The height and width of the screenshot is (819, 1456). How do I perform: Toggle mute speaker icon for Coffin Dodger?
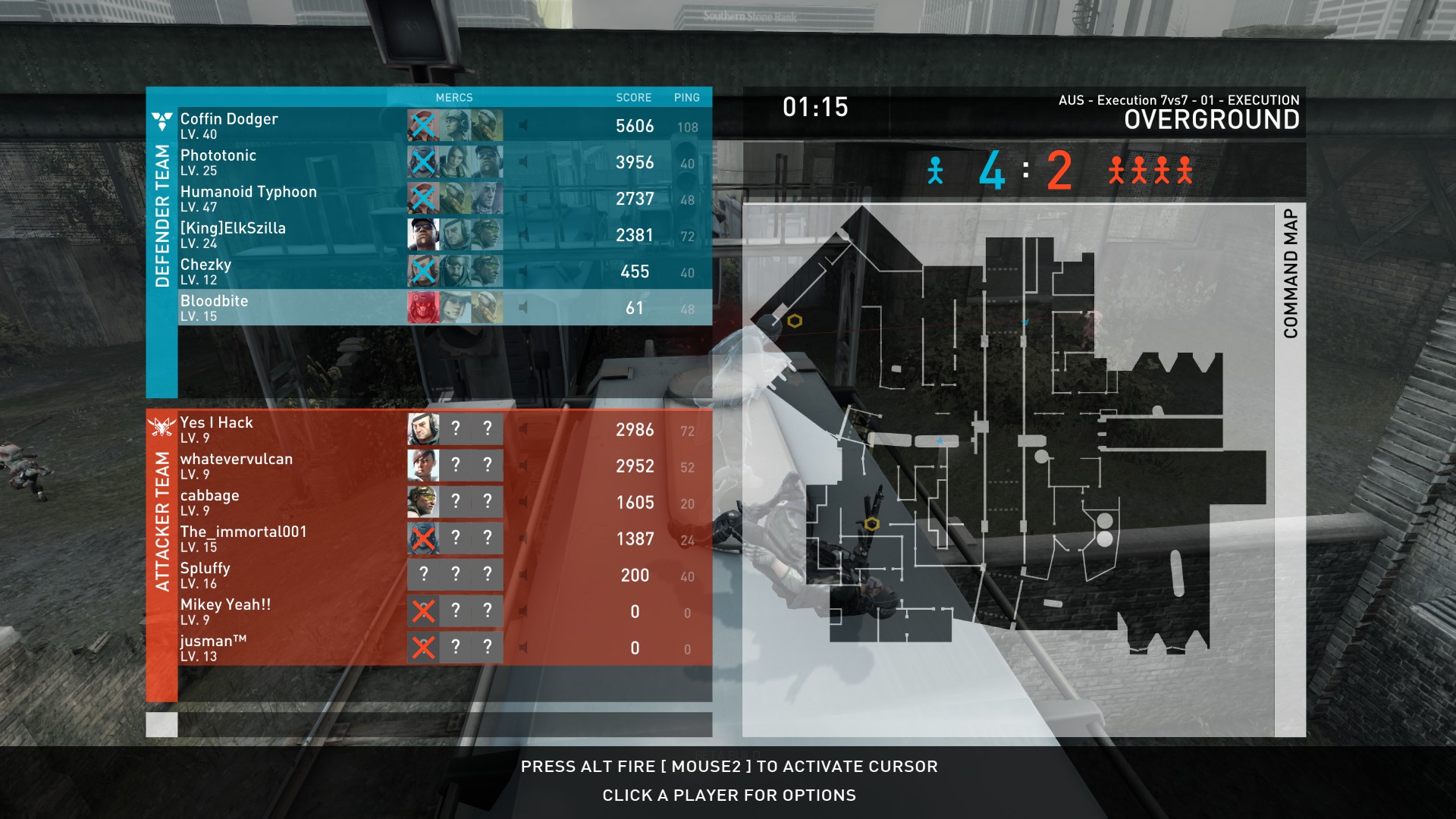(x=523, y=125)
